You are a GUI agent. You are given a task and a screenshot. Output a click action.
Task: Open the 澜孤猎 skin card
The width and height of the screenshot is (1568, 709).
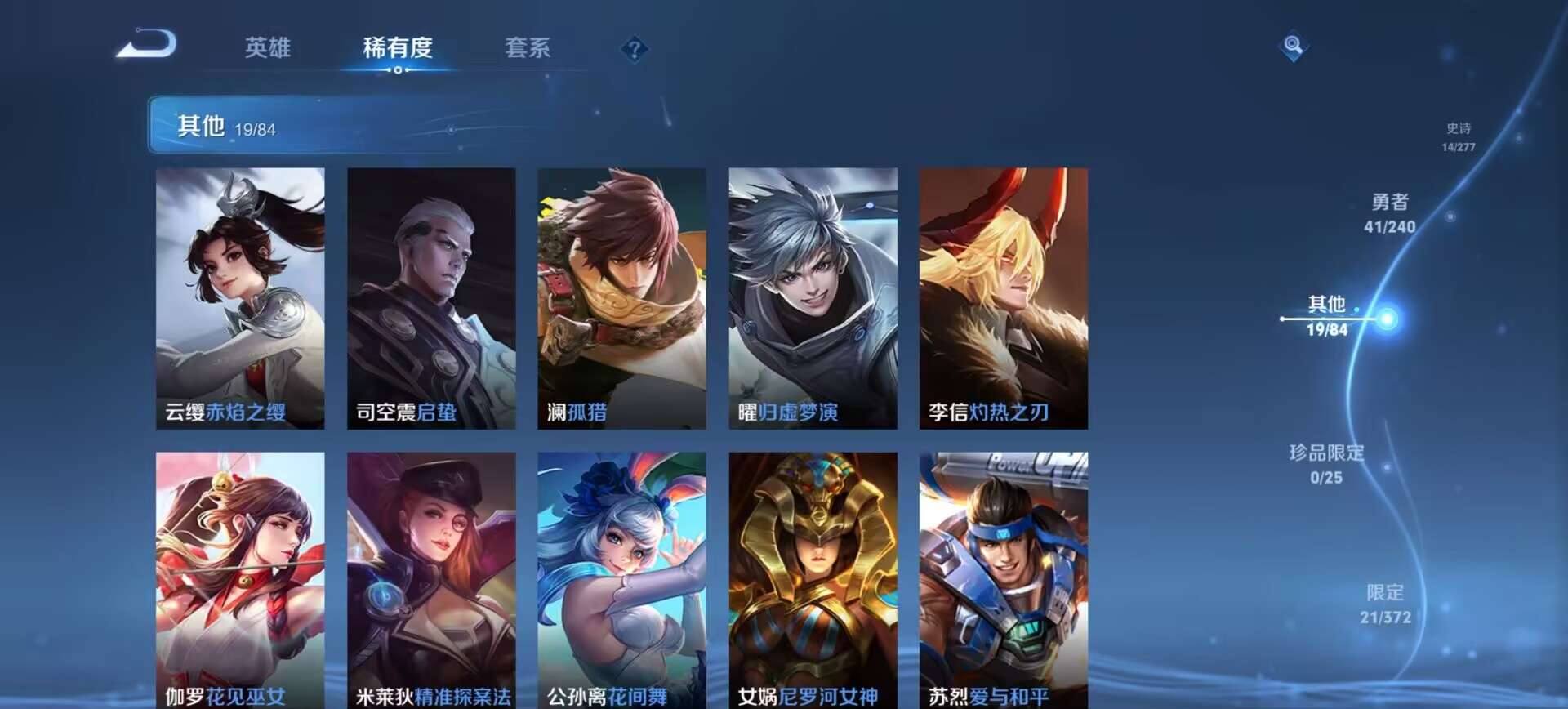click(621, 294)
